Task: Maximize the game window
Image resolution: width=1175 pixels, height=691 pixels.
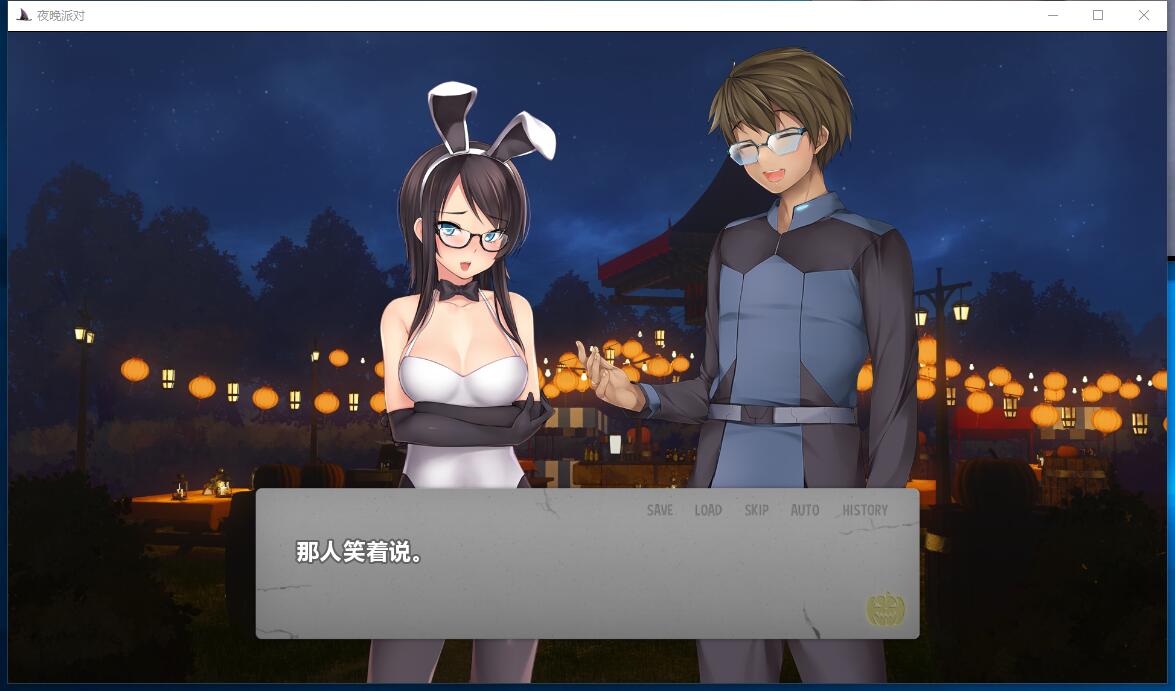Action: click(x=1097, y=15)
